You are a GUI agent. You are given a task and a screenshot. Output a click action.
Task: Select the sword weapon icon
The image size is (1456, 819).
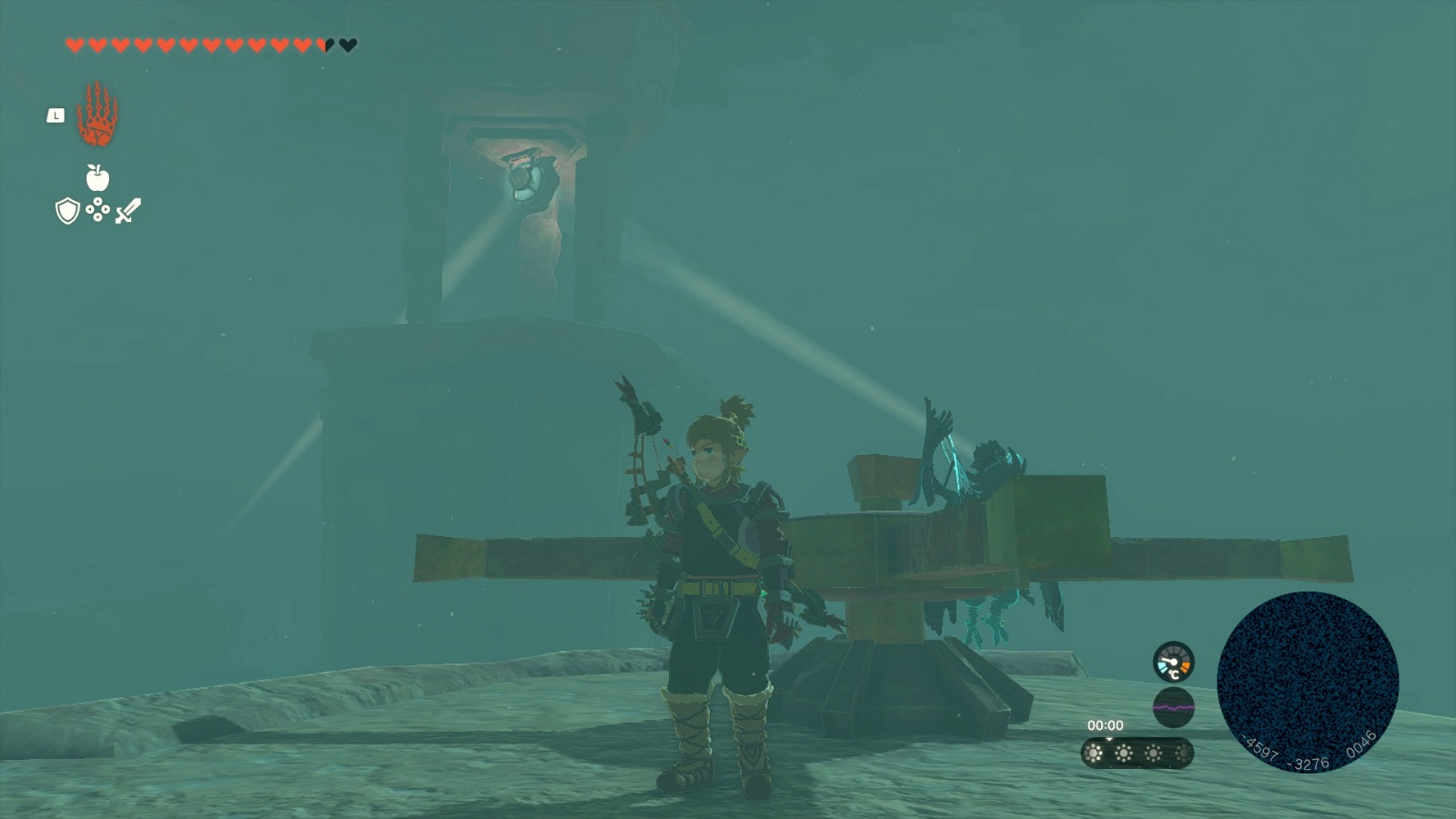[127, 210]
